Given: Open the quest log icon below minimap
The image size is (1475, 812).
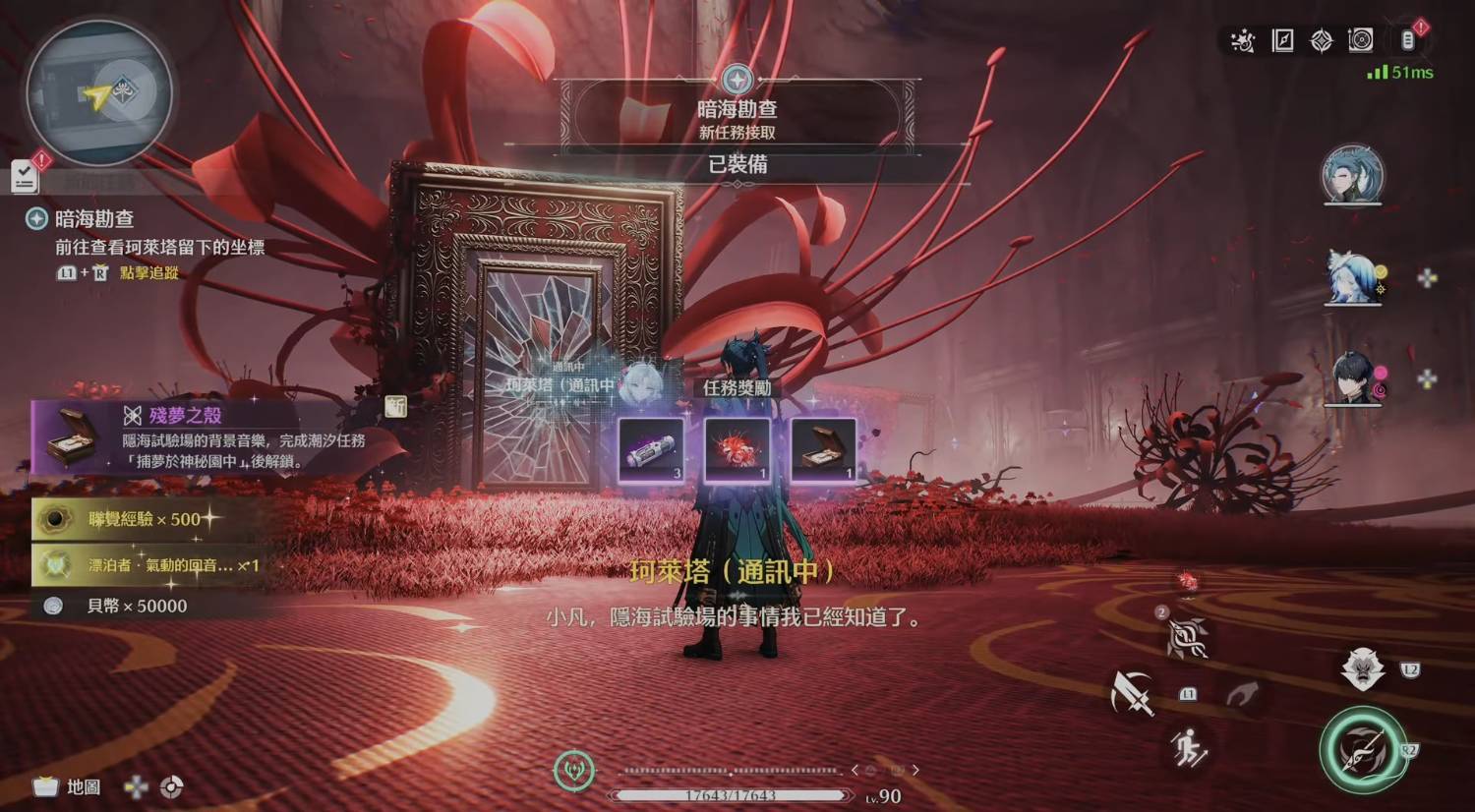Looking at the screenshot, I should [x=25, y=176].
